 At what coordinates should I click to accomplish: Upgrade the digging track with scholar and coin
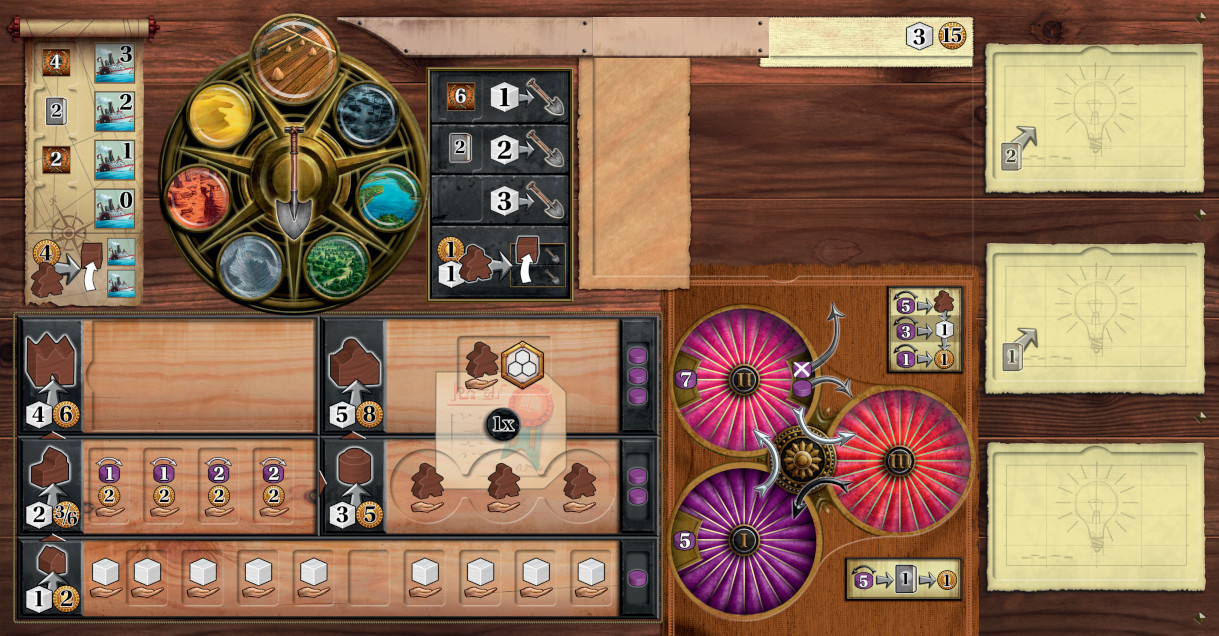[499, 263]
